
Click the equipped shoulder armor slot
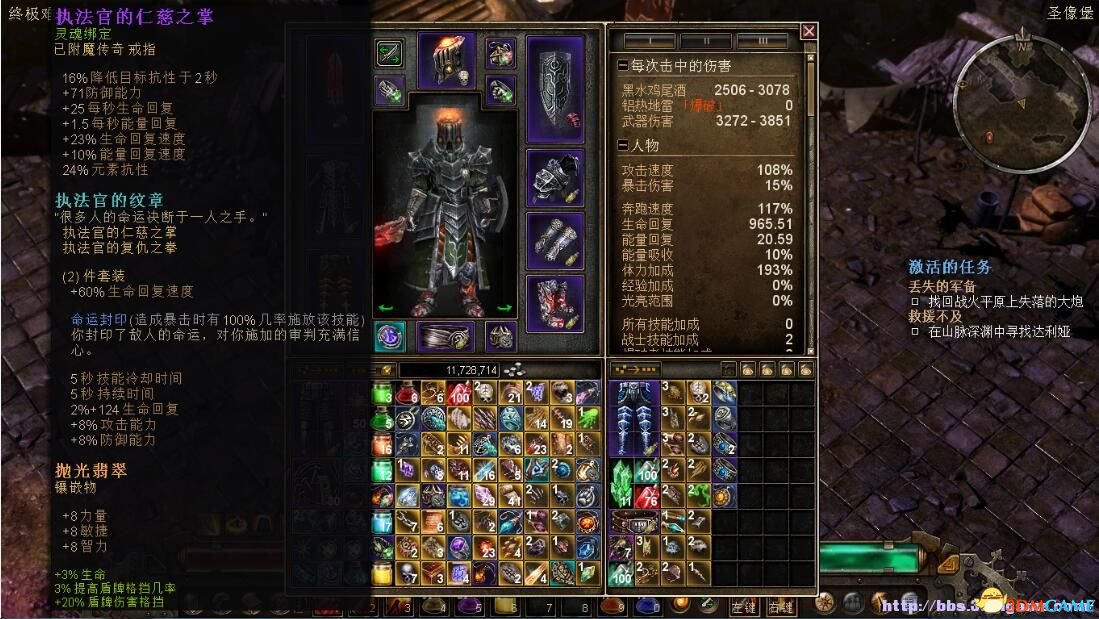(x=555, y=179)
